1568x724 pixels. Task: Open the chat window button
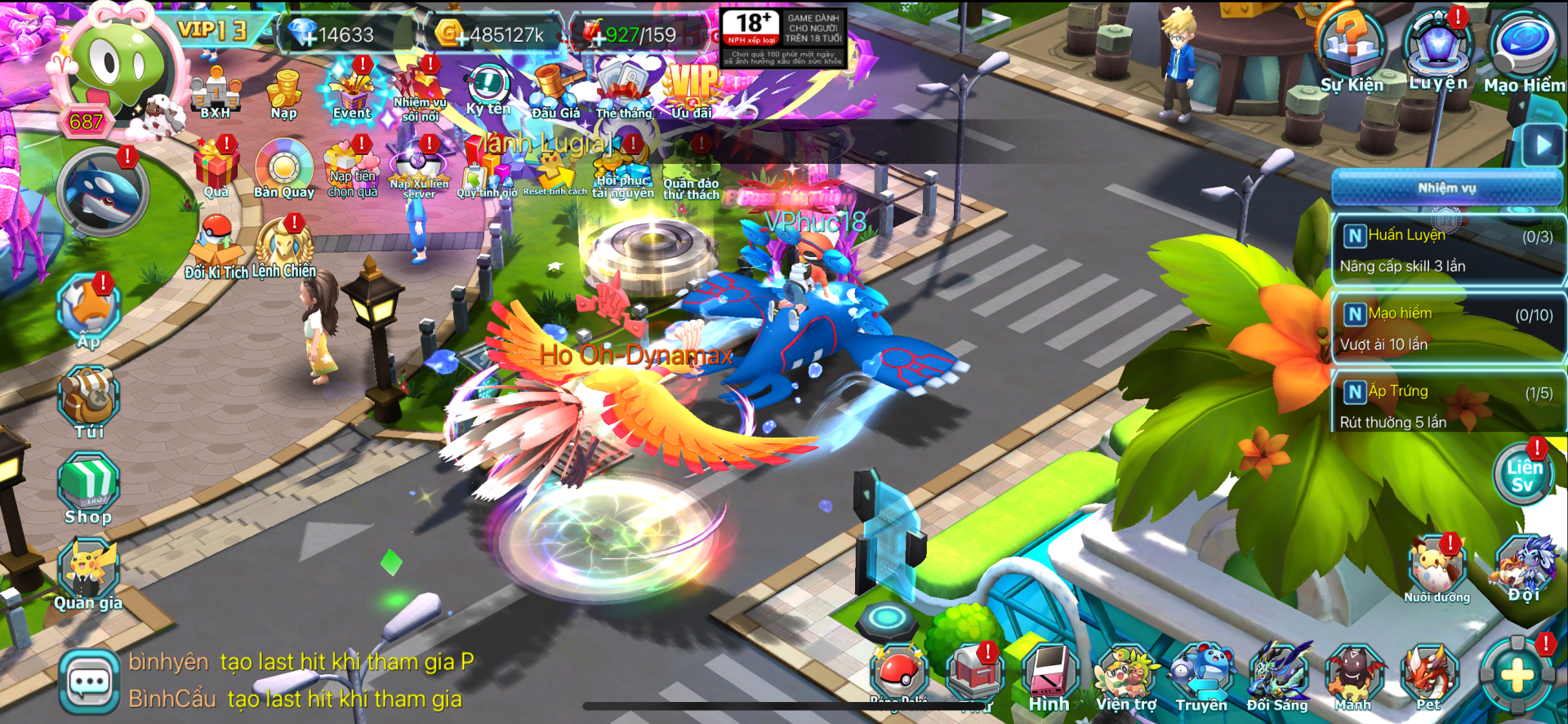coord(89,682)
